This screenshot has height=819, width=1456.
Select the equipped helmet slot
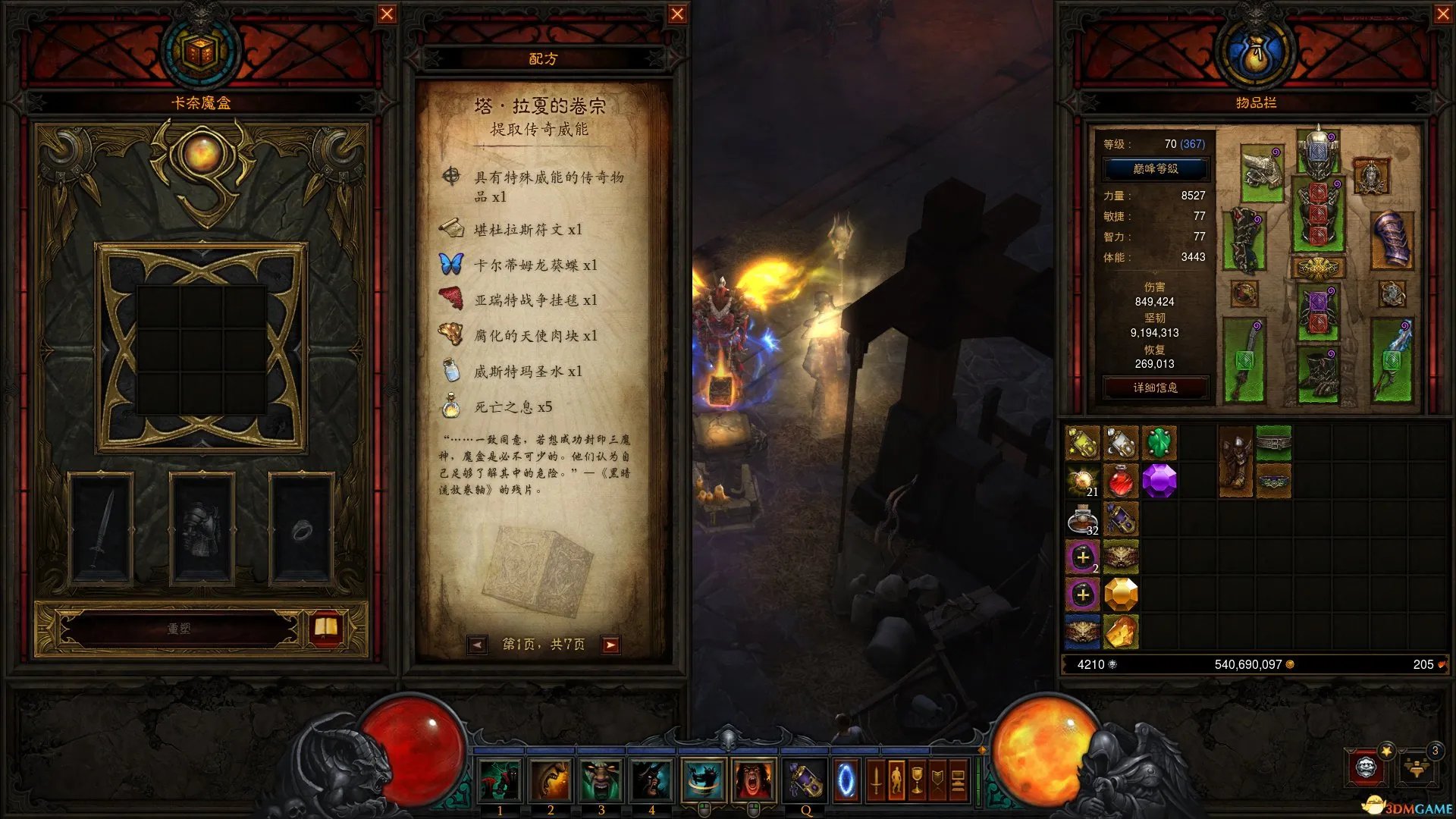click(1318, 152)
